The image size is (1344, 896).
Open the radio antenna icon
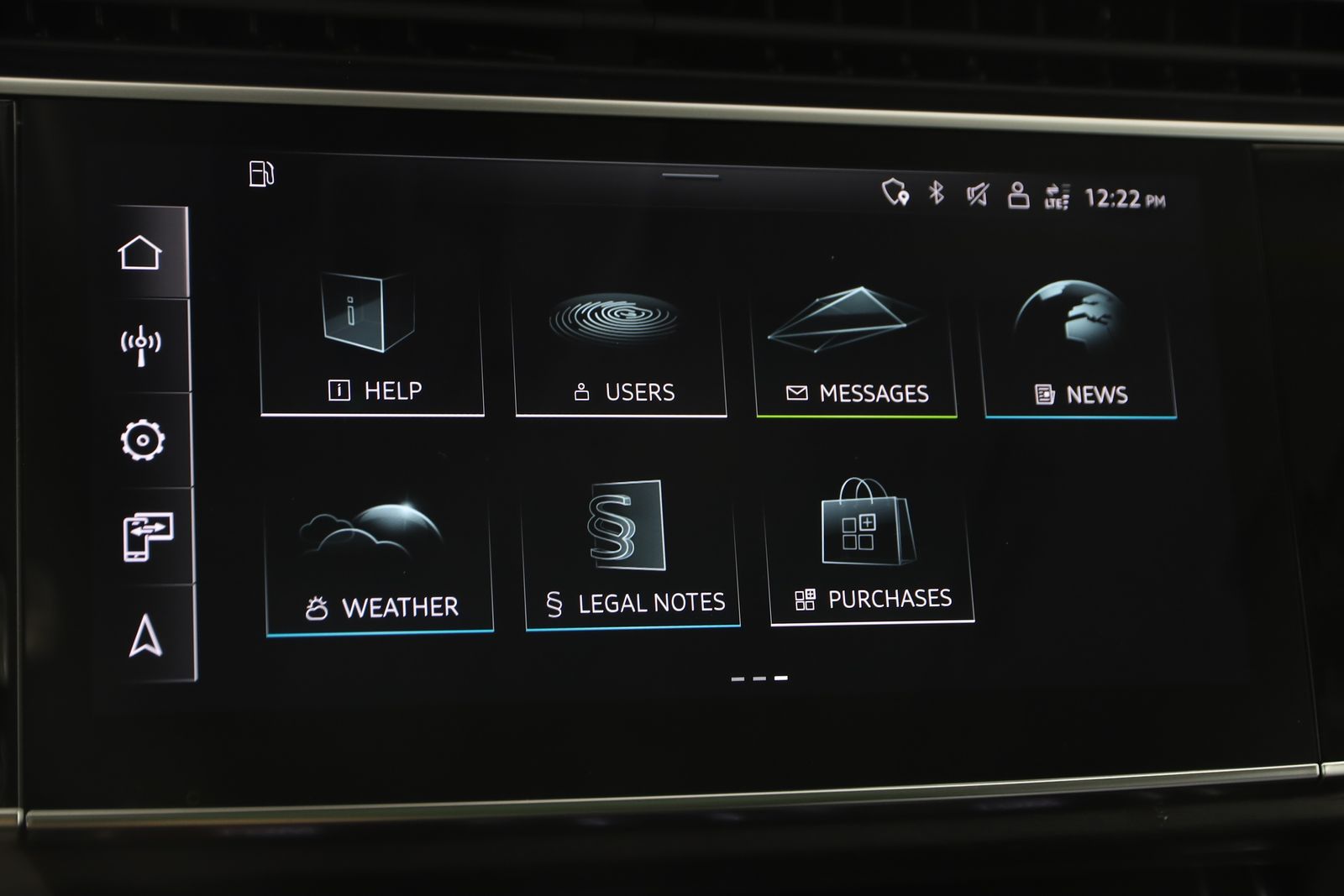(x=141, y=345)
